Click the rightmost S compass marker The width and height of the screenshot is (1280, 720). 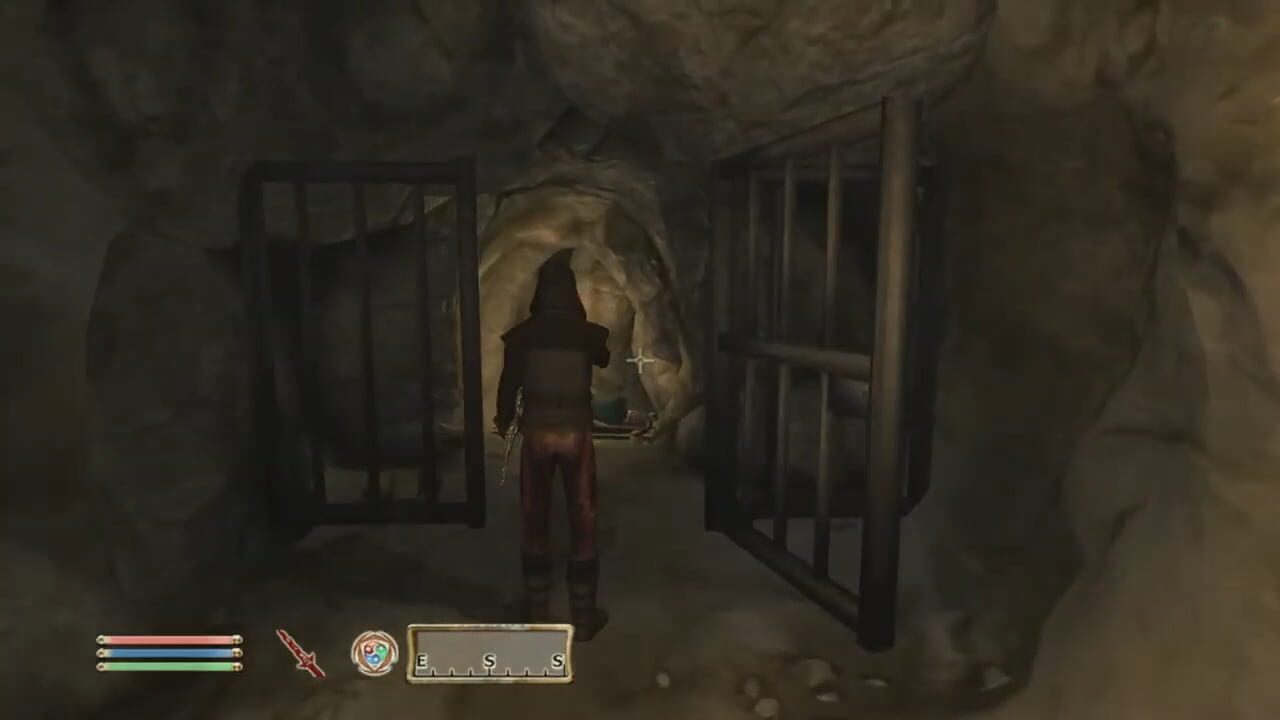click(x=558, y=660)
